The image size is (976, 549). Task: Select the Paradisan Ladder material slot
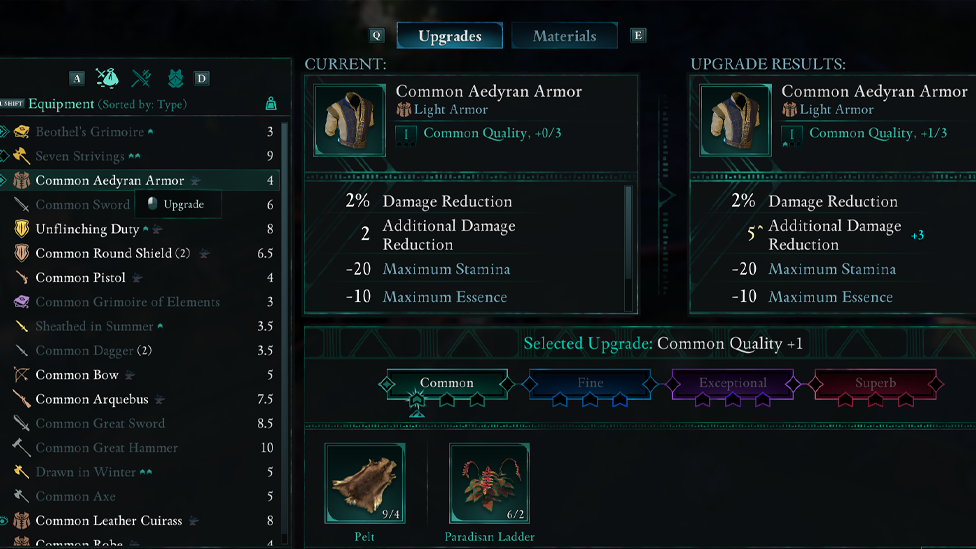489,485
